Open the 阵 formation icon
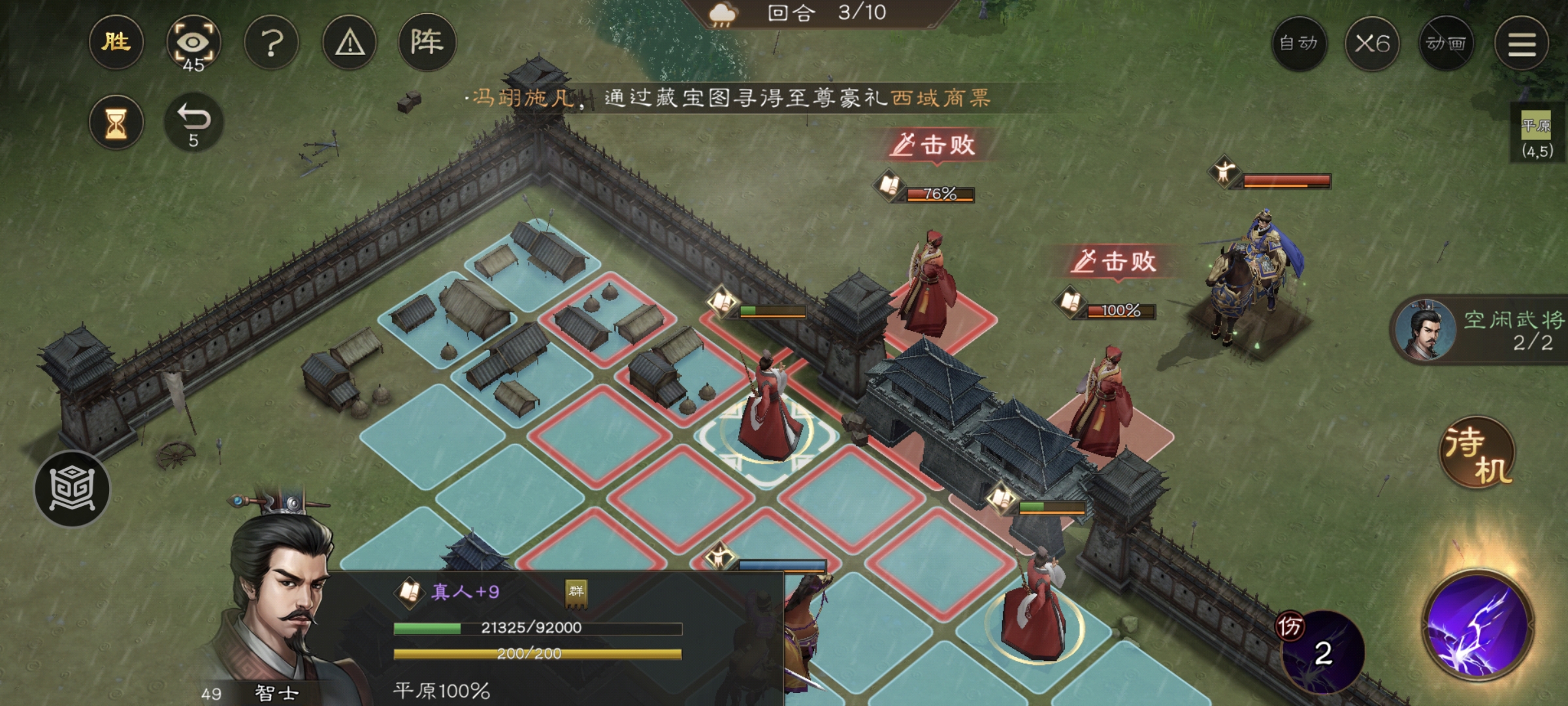1568x706 pixels. [x=428, y=41]
